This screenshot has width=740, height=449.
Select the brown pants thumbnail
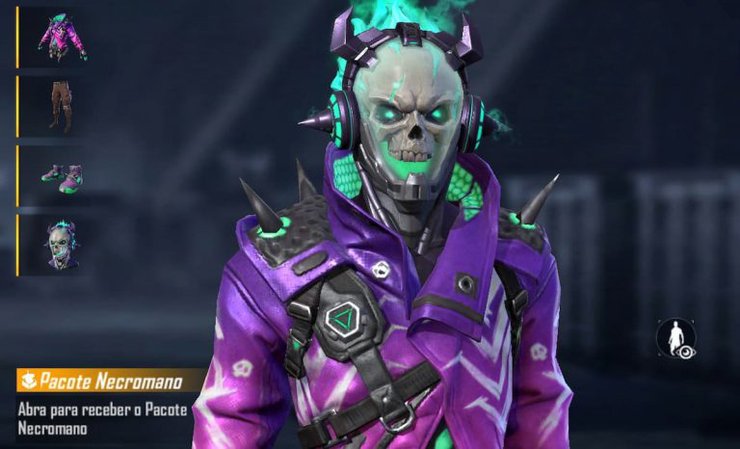pyautogui.click(x=61, y=105)
